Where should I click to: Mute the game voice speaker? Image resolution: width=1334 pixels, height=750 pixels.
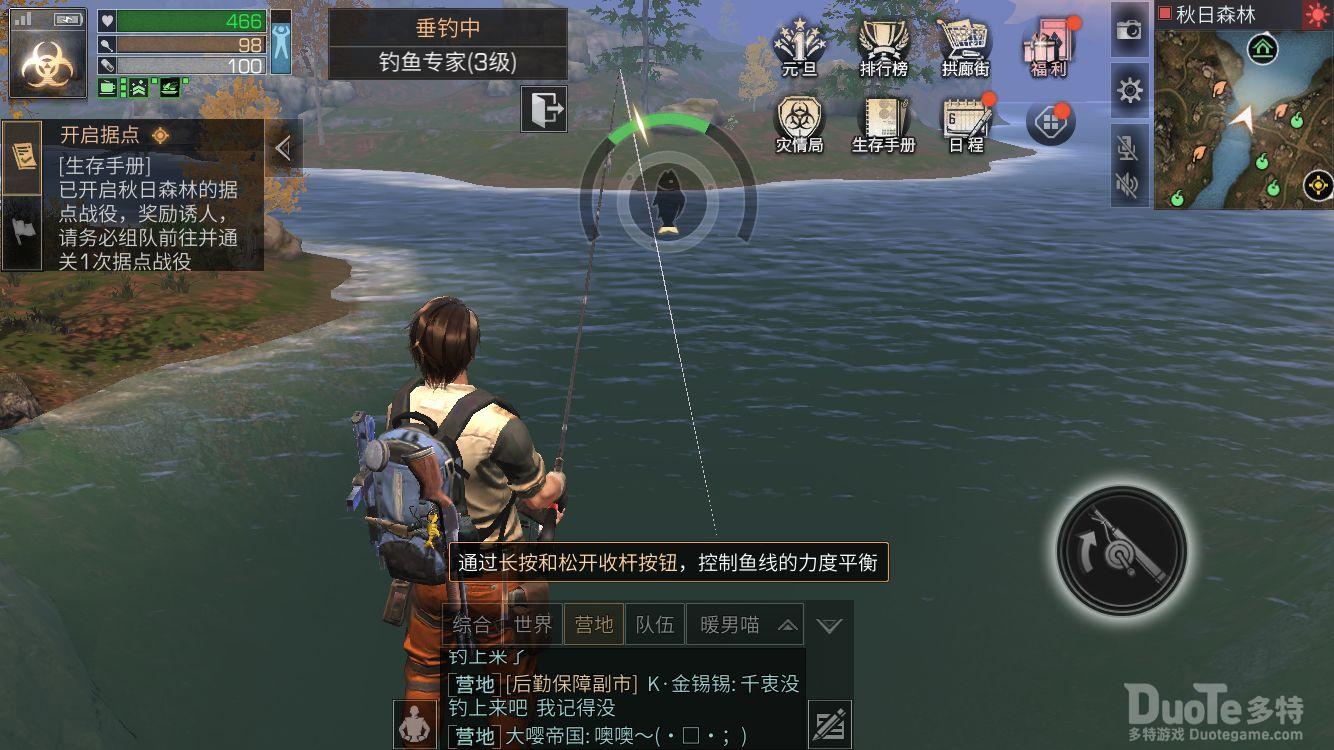(1129, 186)
